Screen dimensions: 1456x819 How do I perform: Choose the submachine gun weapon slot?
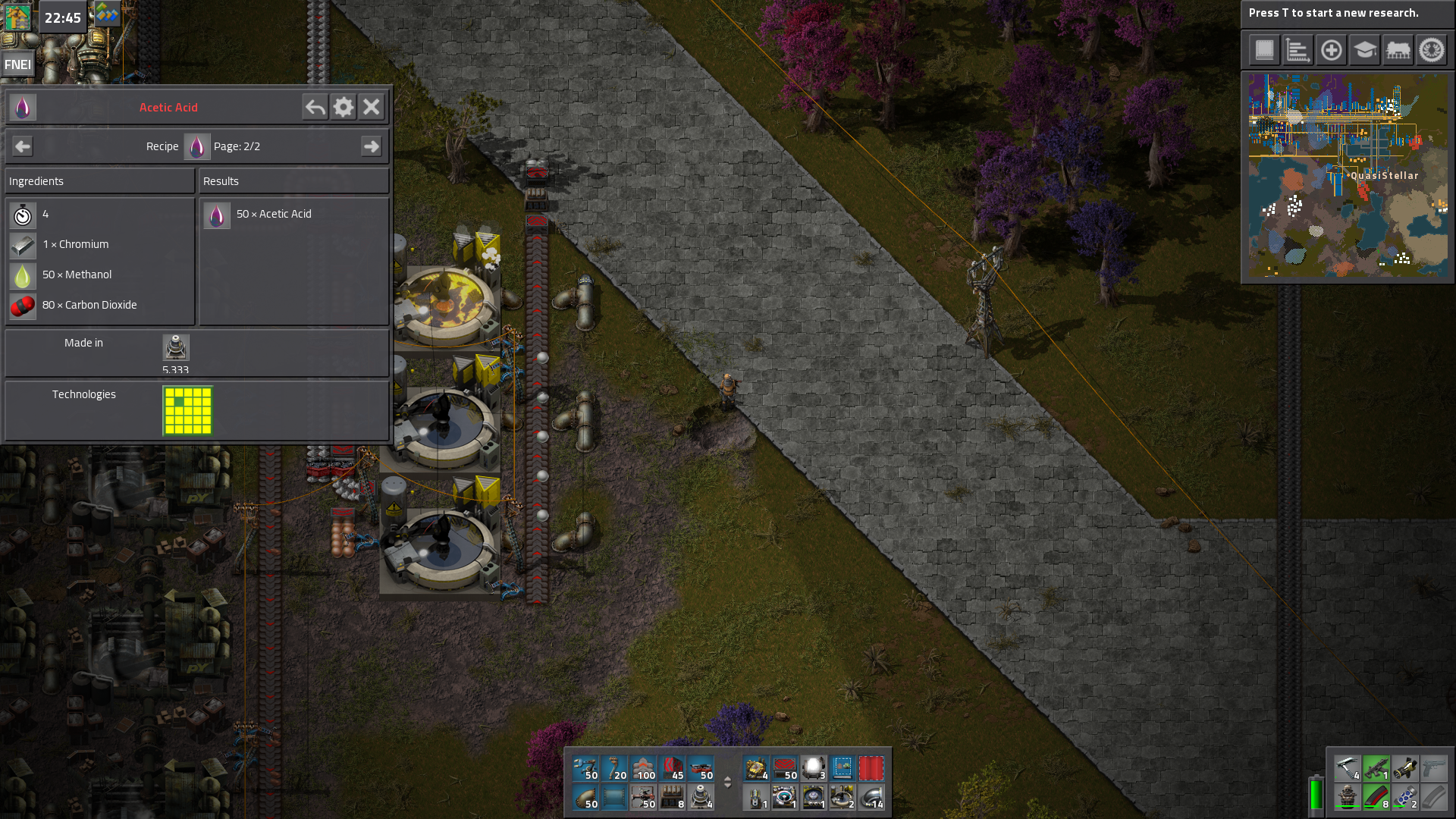[1376, 768]
